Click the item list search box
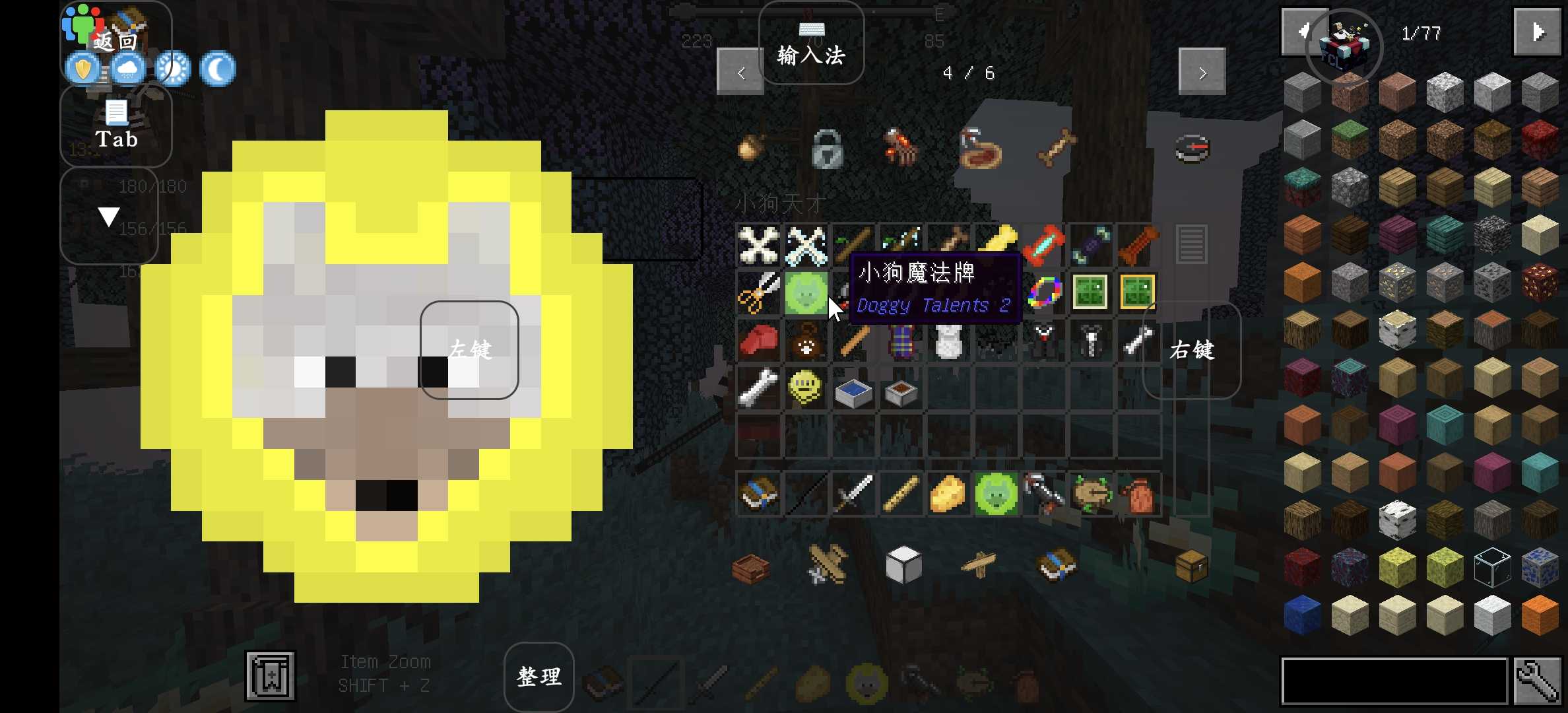Image resolution: width=1568 pixels, height=713 pixels. pyautogui.click(x=1394, y=681)
